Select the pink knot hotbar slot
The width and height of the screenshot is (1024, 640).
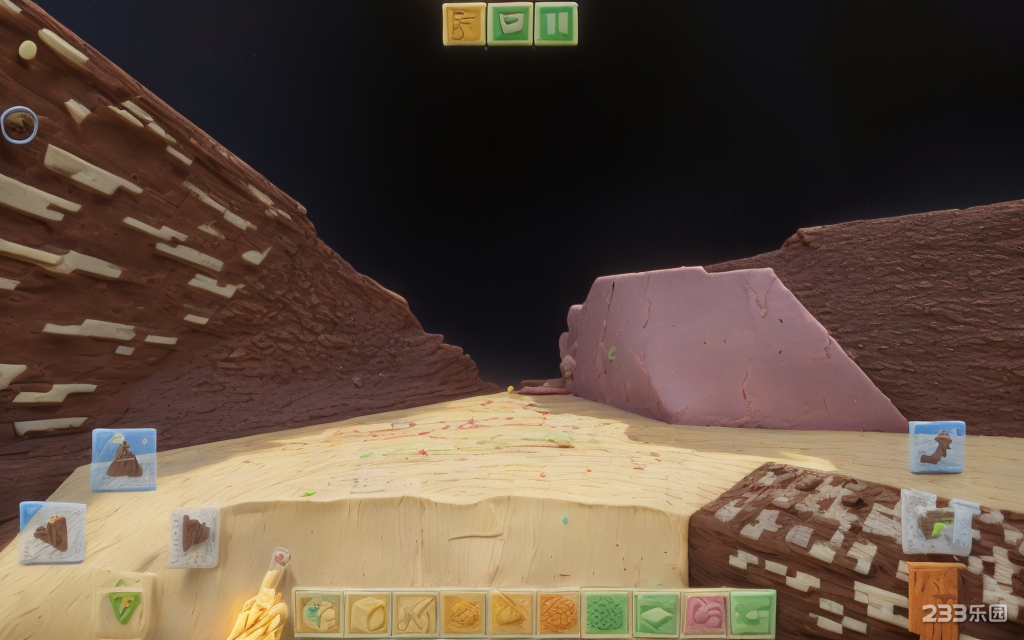[704, 613]
